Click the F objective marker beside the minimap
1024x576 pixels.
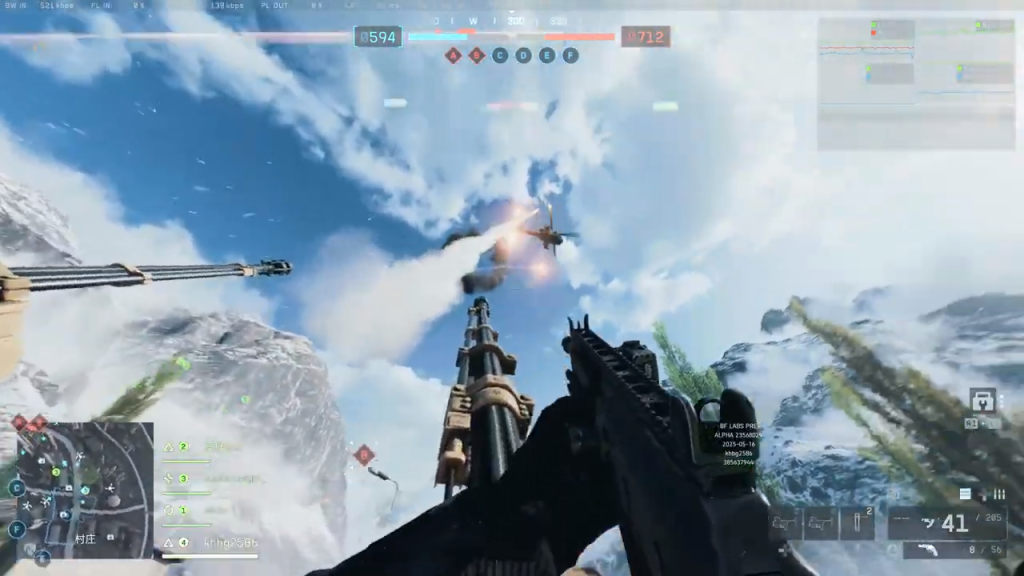17,529
